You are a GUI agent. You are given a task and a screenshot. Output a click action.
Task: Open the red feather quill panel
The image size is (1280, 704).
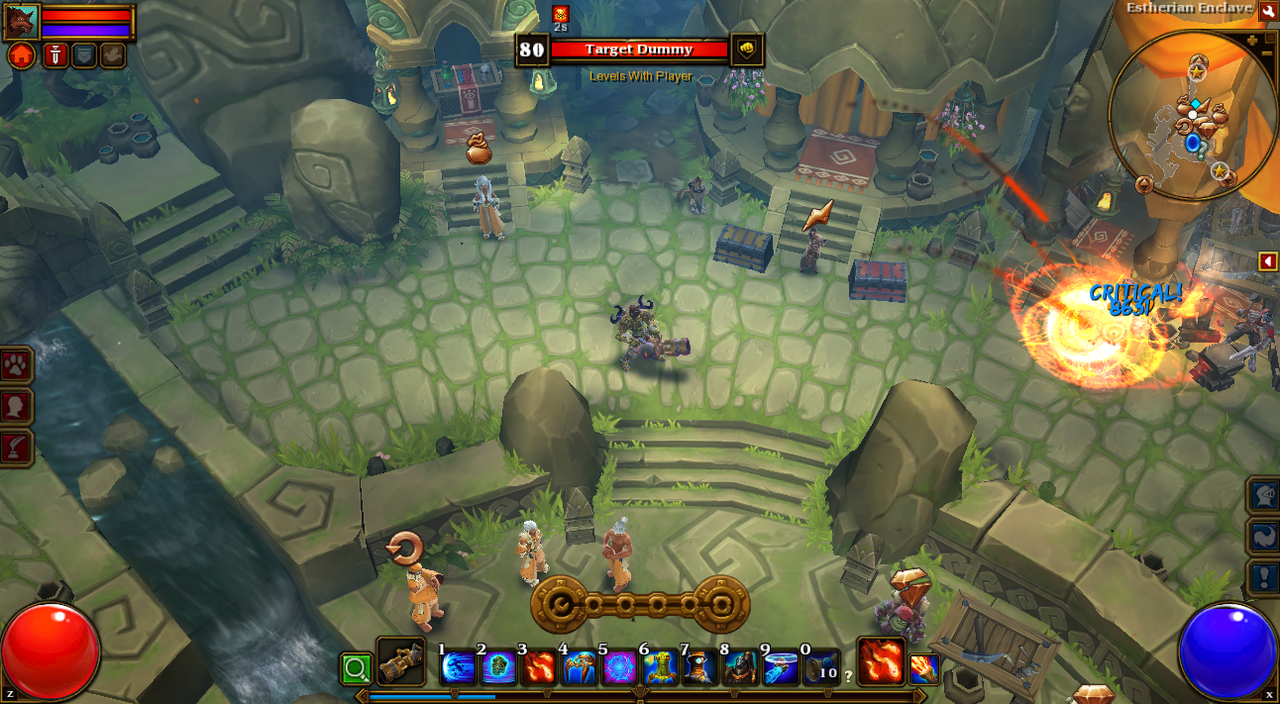(x=17, y=448)
